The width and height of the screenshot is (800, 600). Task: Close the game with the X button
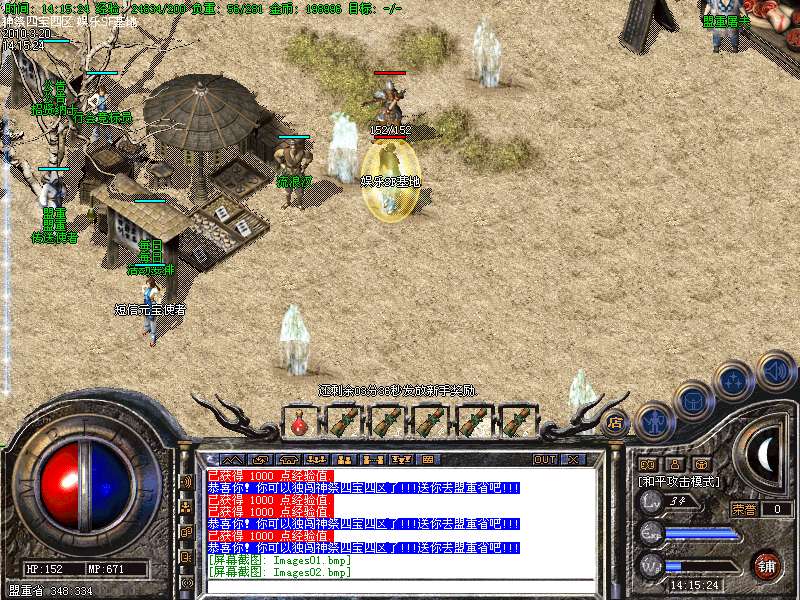[572, 460]
